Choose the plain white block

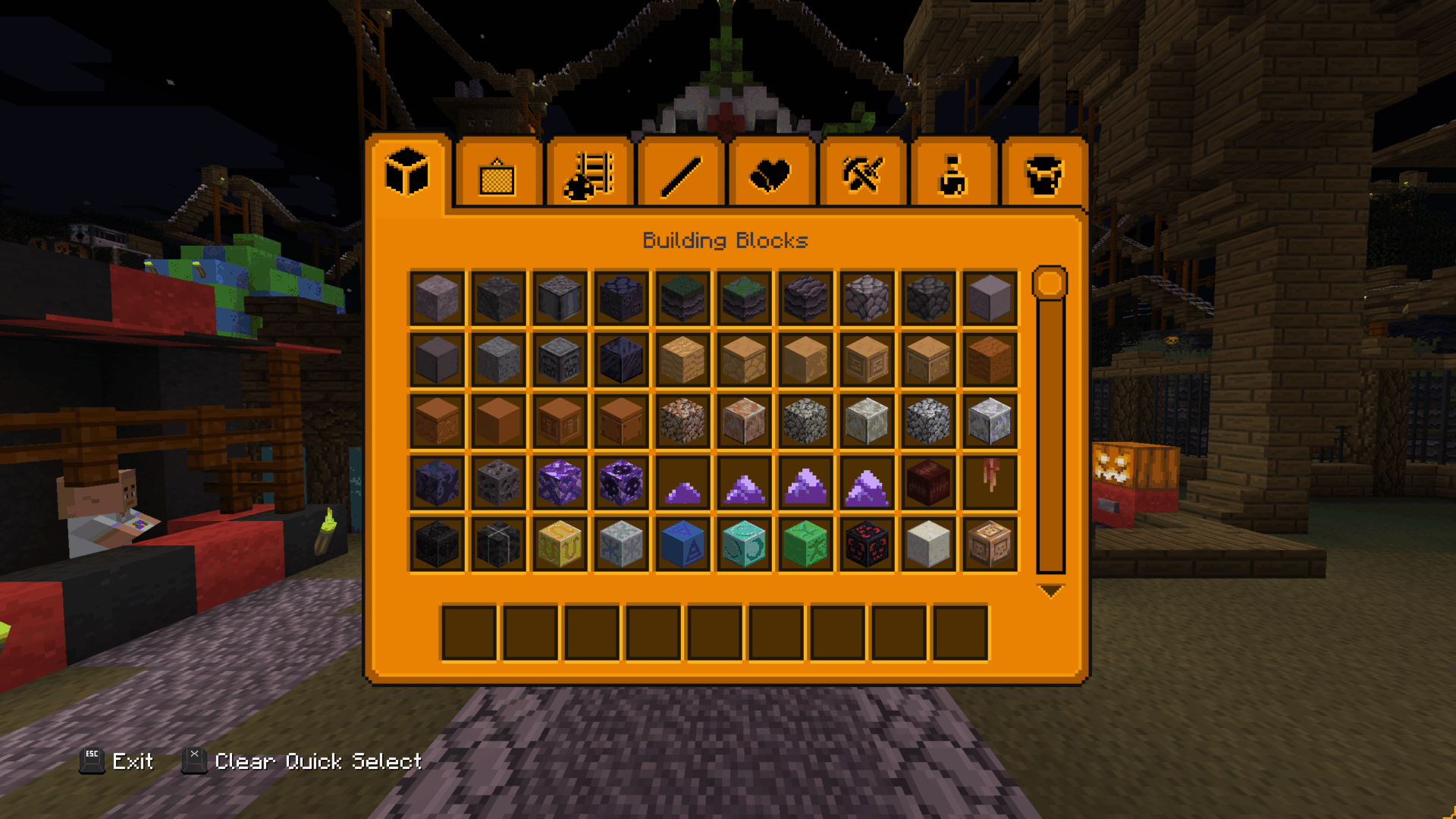click(x=928, y=544)
